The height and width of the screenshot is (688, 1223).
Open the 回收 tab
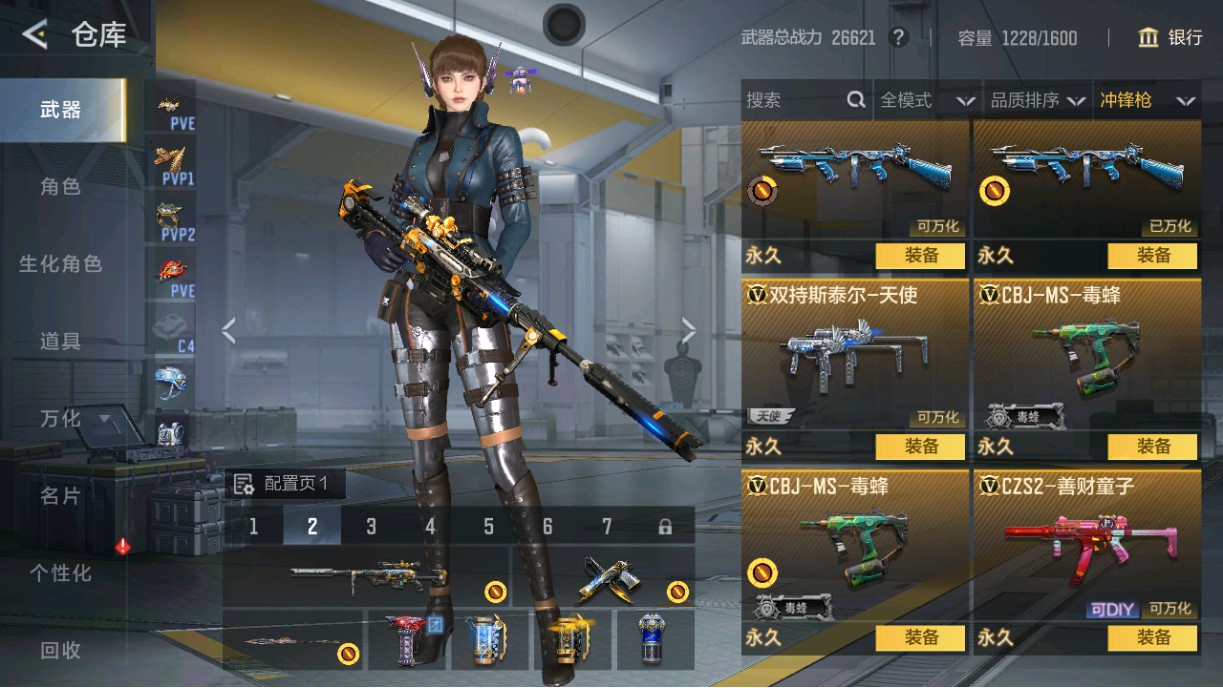[x=60, y=650]
